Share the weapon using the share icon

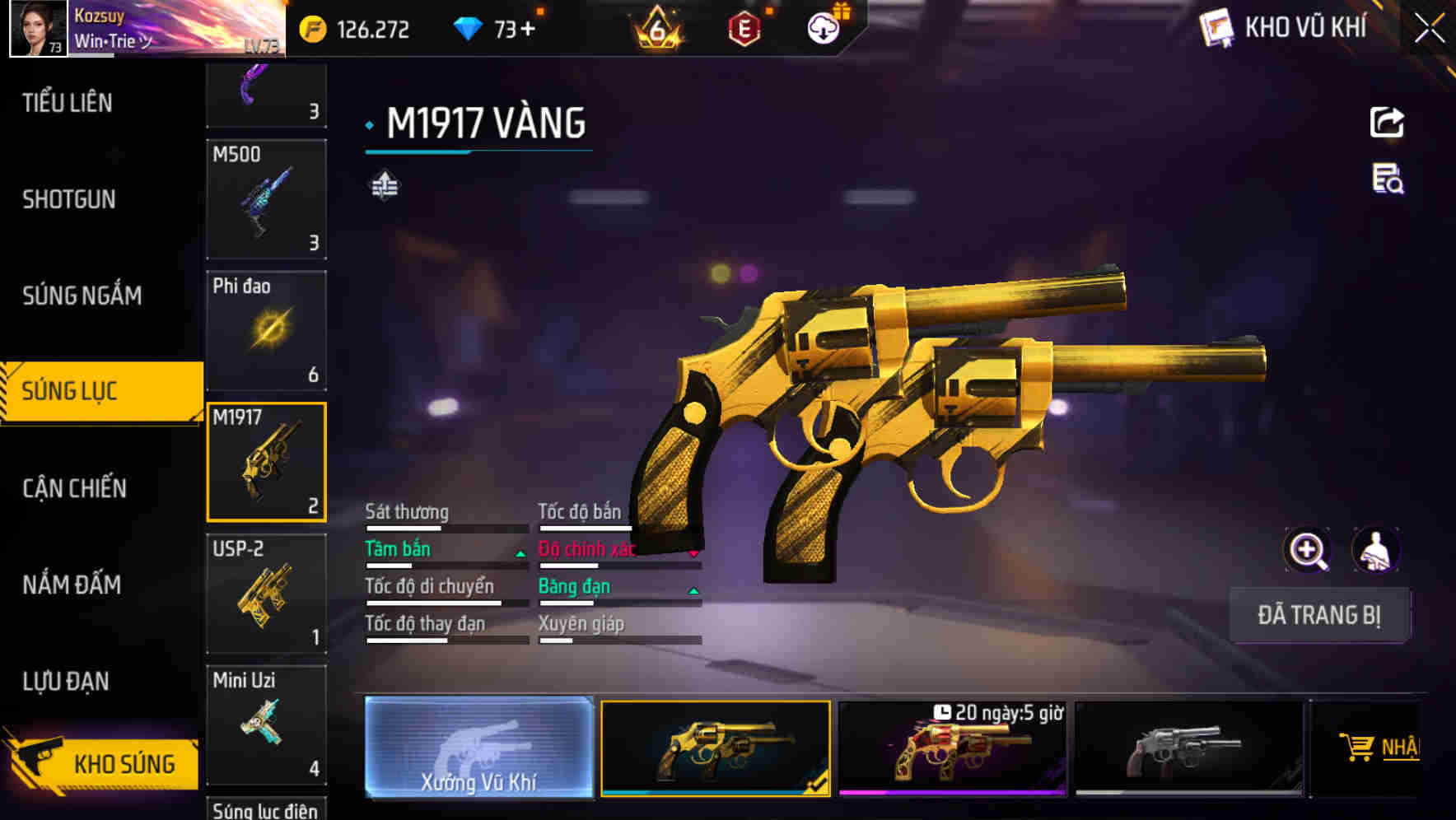(x=1387, y=123)
